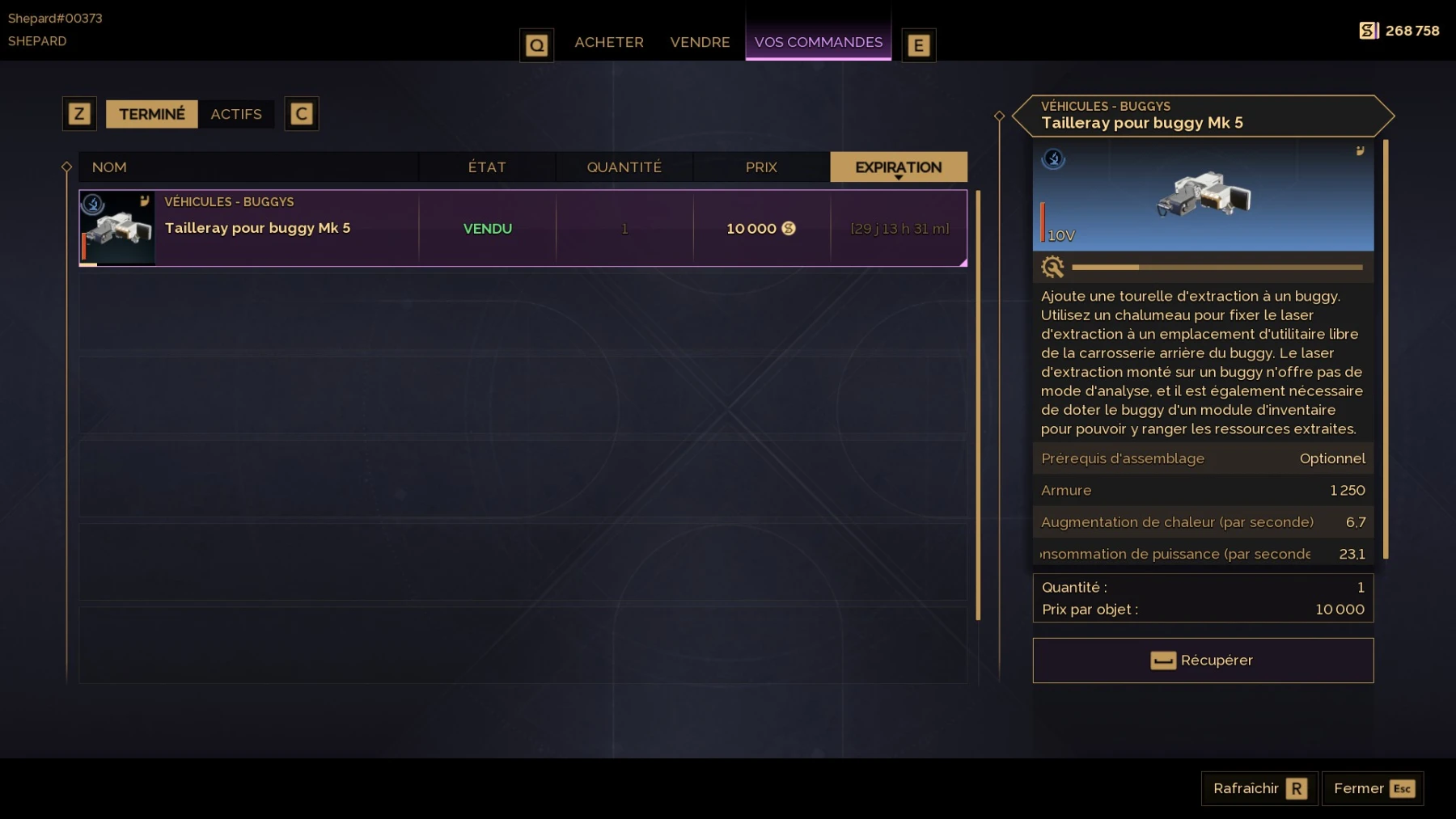Click the EXPIRATION column header
This screenshot has width=1456, height=819.
(x=898, y=167)
